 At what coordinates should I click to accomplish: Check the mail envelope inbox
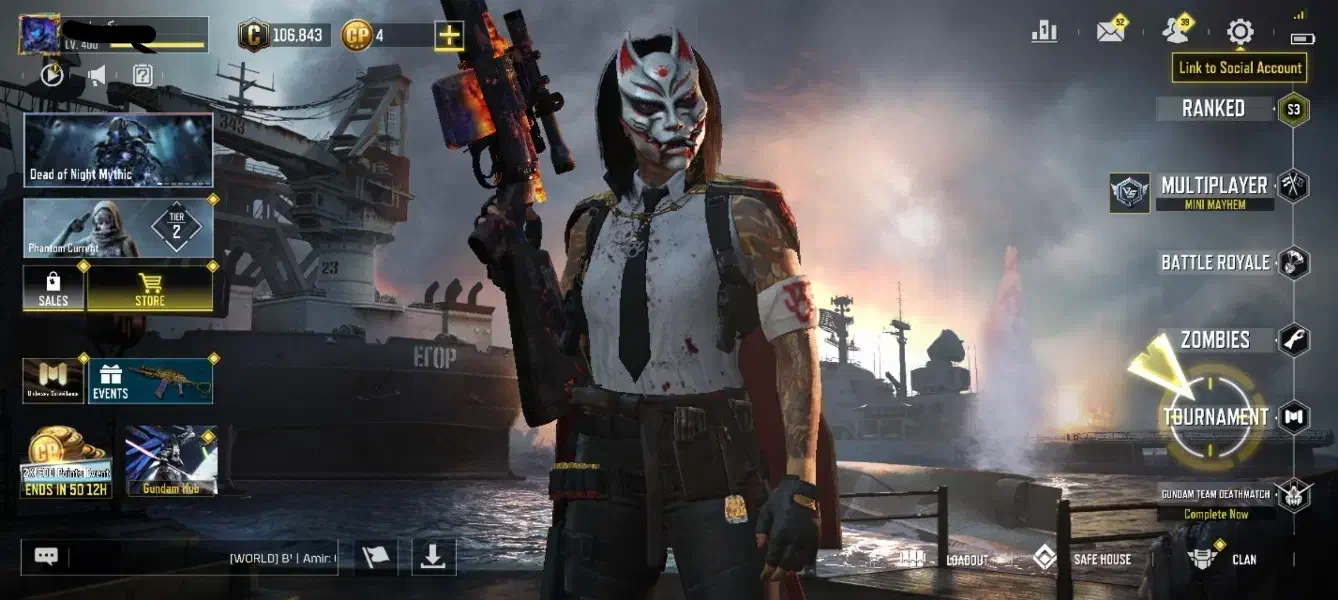(1111, 32)
